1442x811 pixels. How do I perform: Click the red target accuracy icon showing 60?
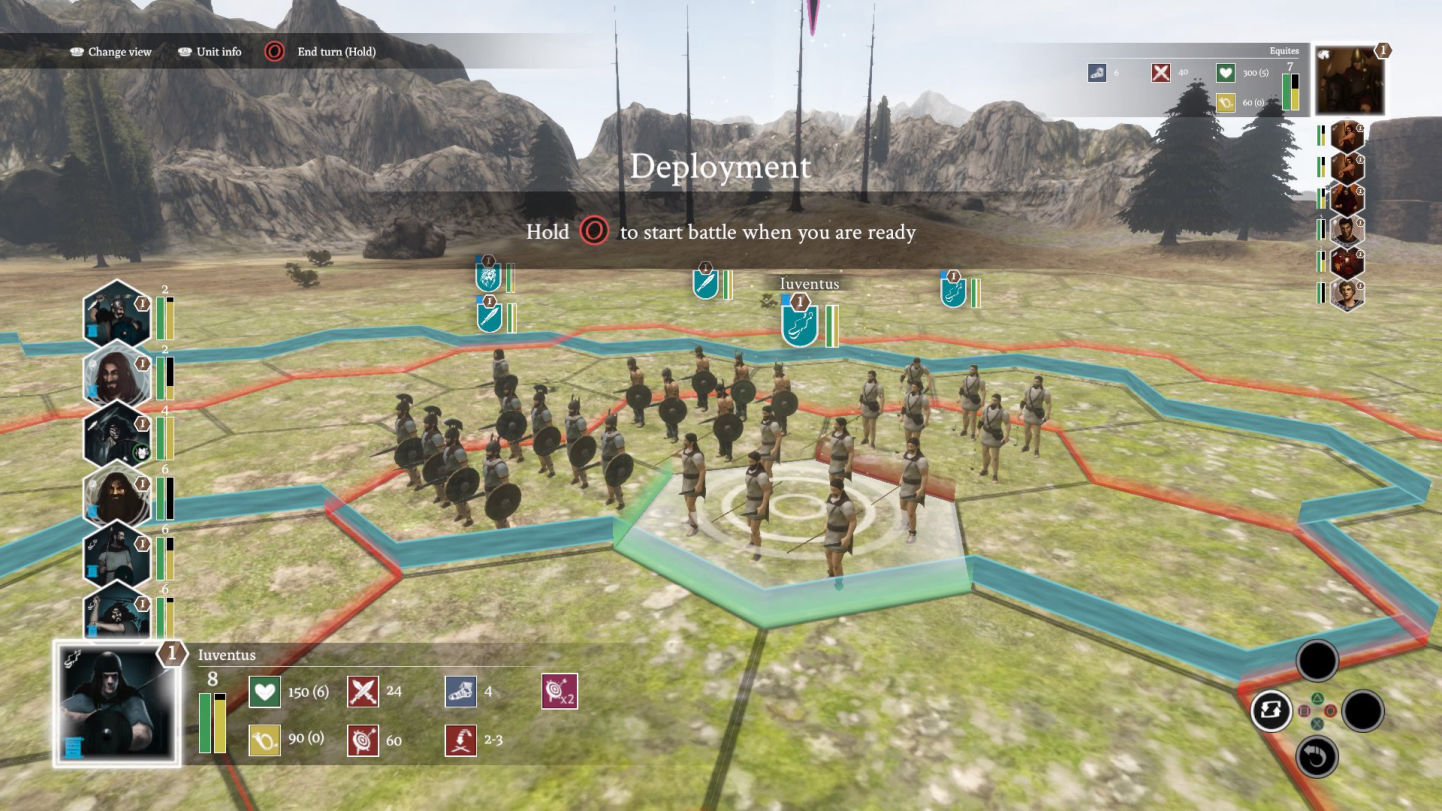tap(363, 740)
